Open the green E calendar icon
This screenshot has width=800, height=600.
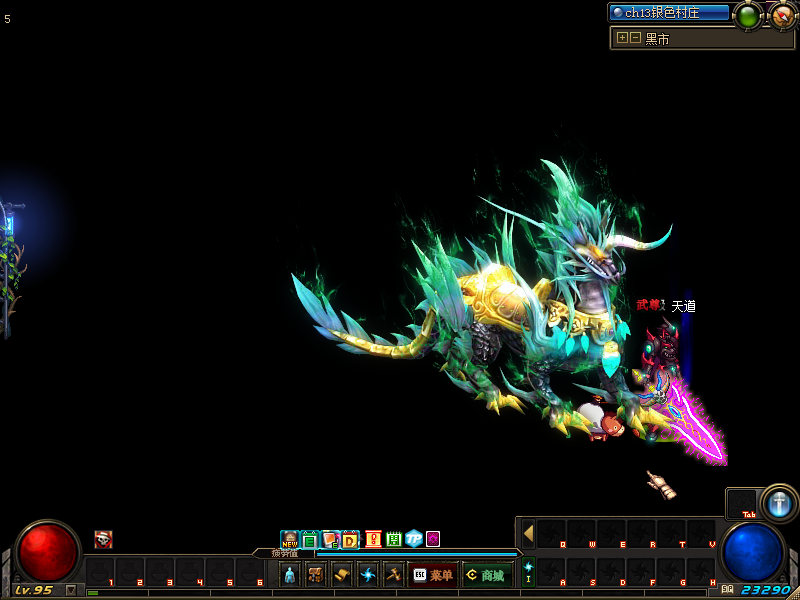[310, 540]
